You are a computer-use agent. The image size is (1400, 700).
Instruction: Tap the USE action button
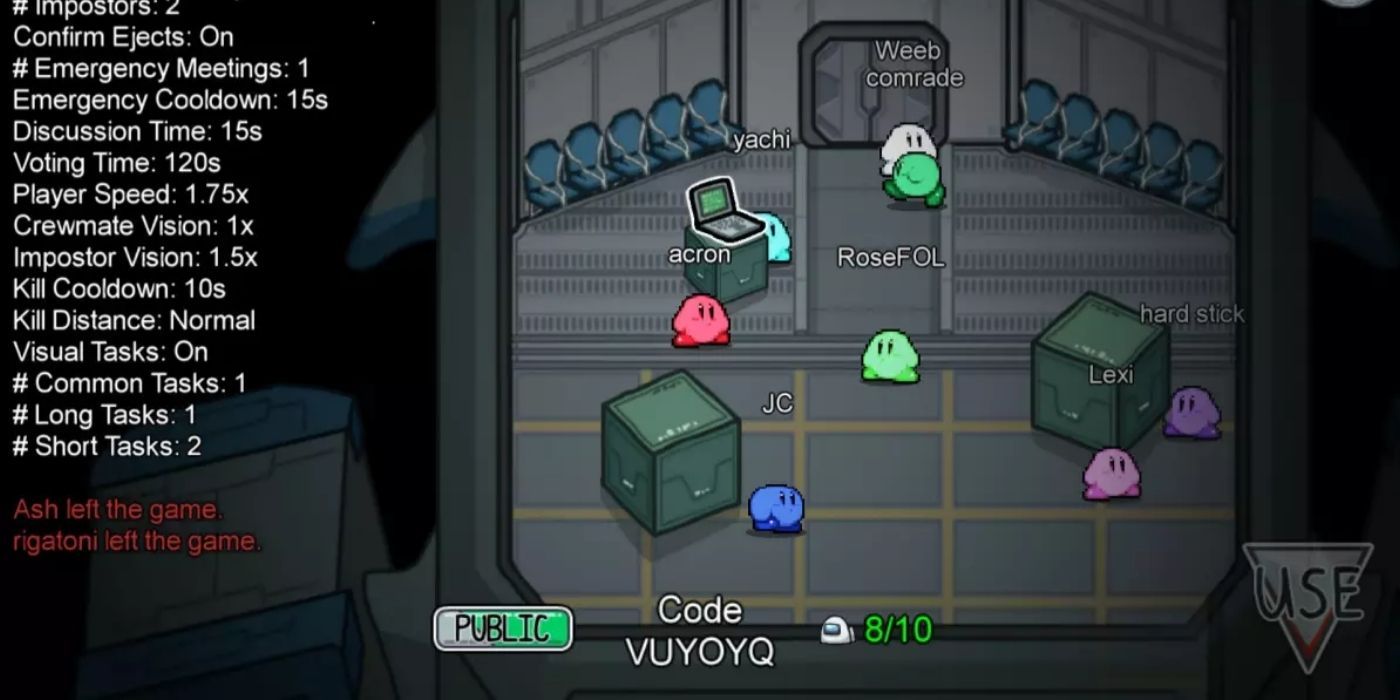point(1309,600)
